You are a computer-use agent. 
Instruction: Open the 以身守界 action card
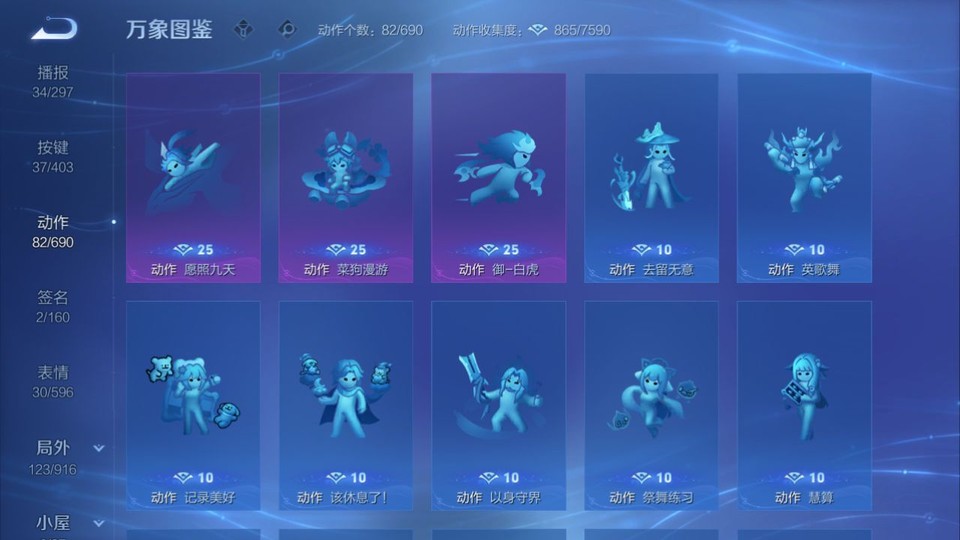498,405
